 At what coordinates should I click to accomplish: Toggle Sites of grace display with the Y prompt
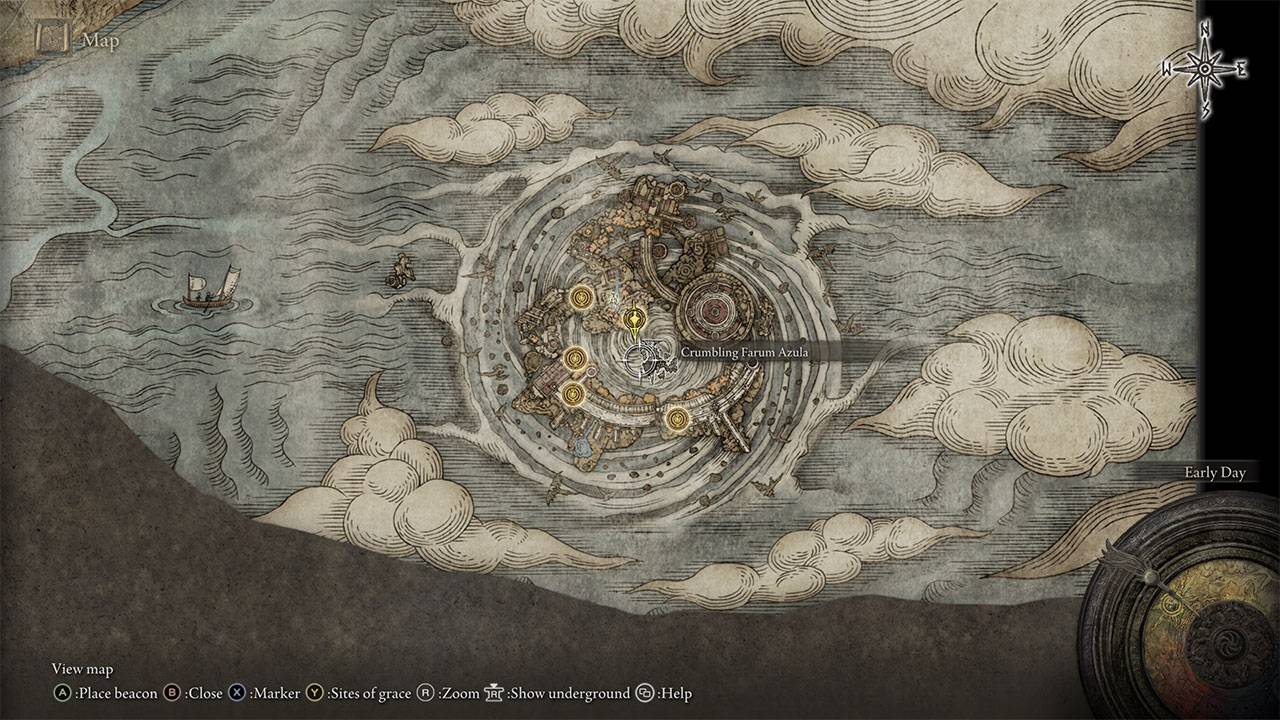[314, 693]
